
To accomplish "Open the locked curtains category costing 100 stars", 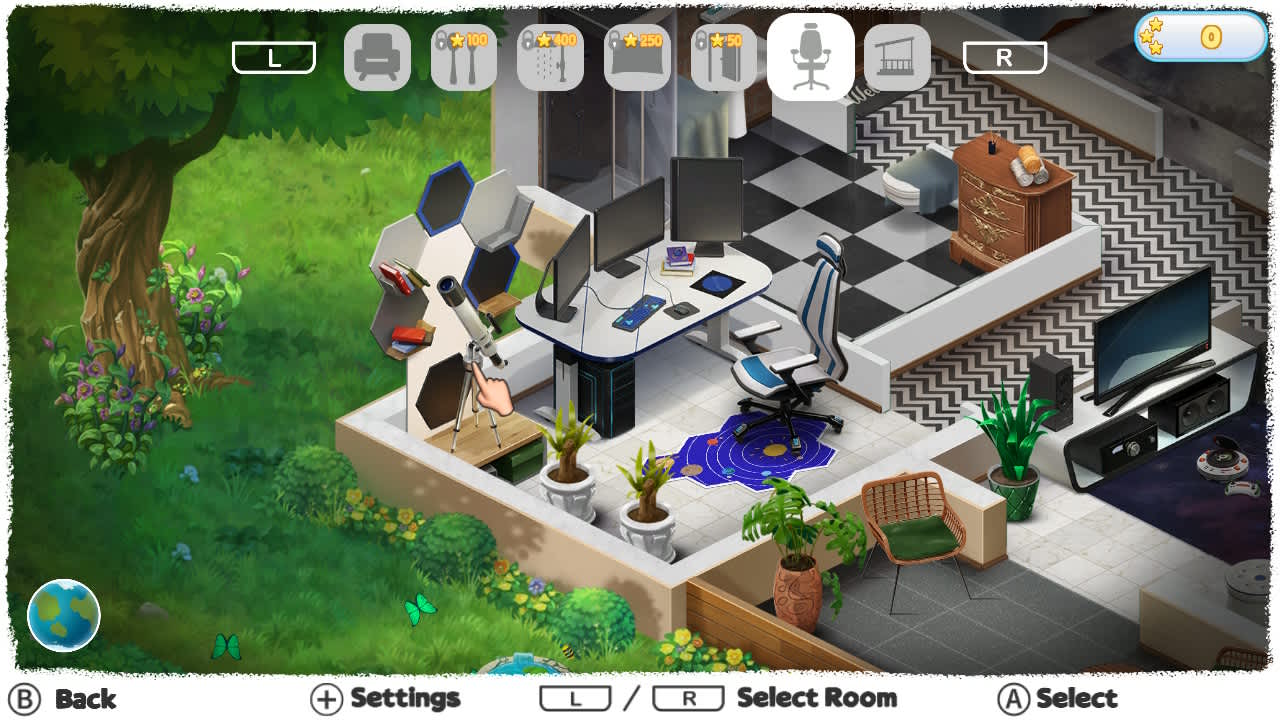I will coord(464,57).
